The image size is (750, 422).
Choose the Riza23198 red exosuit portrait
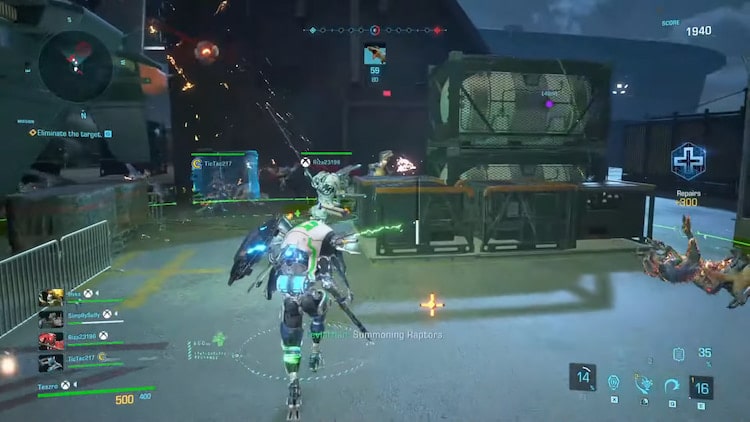coord(51,340)
